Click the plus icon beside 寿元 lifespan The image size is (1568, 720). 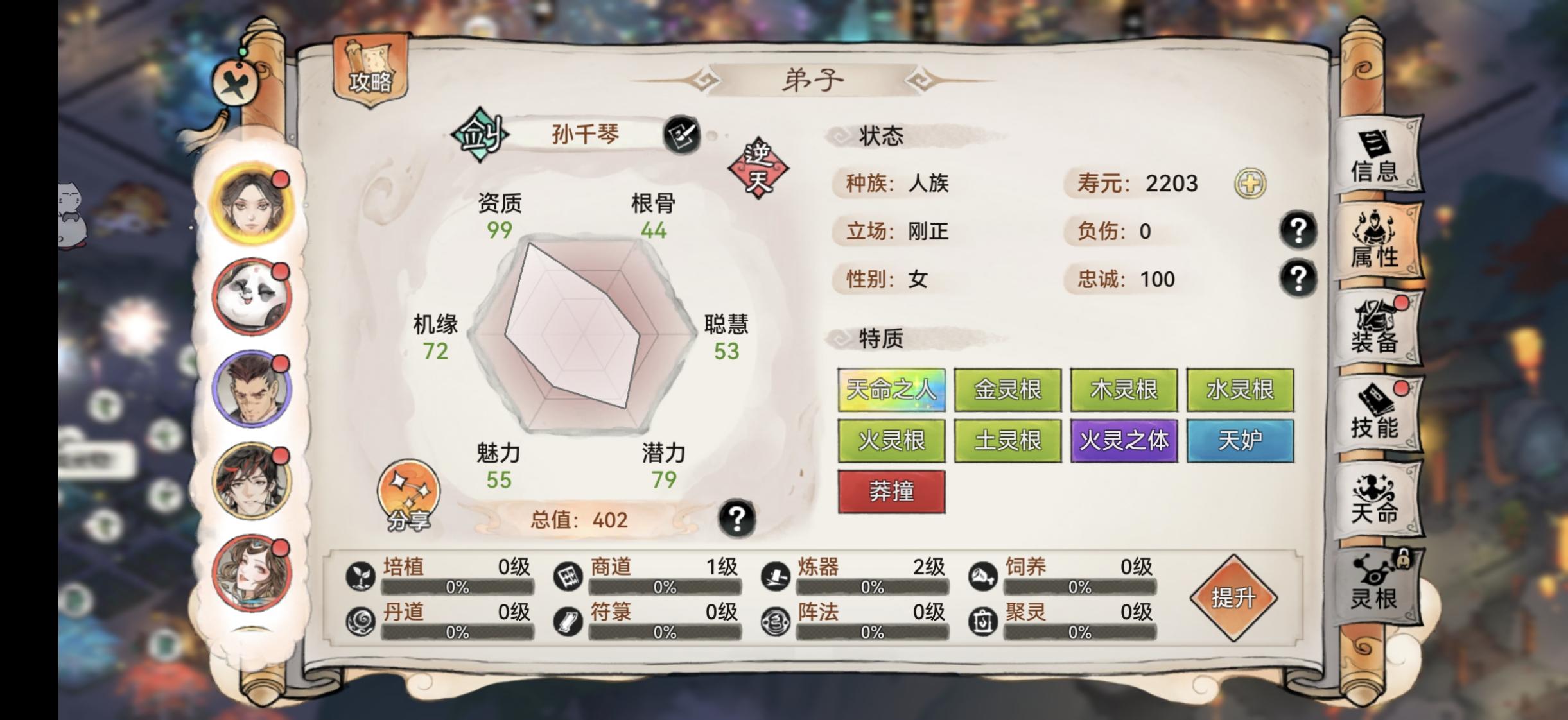[x=1251, y=185]
